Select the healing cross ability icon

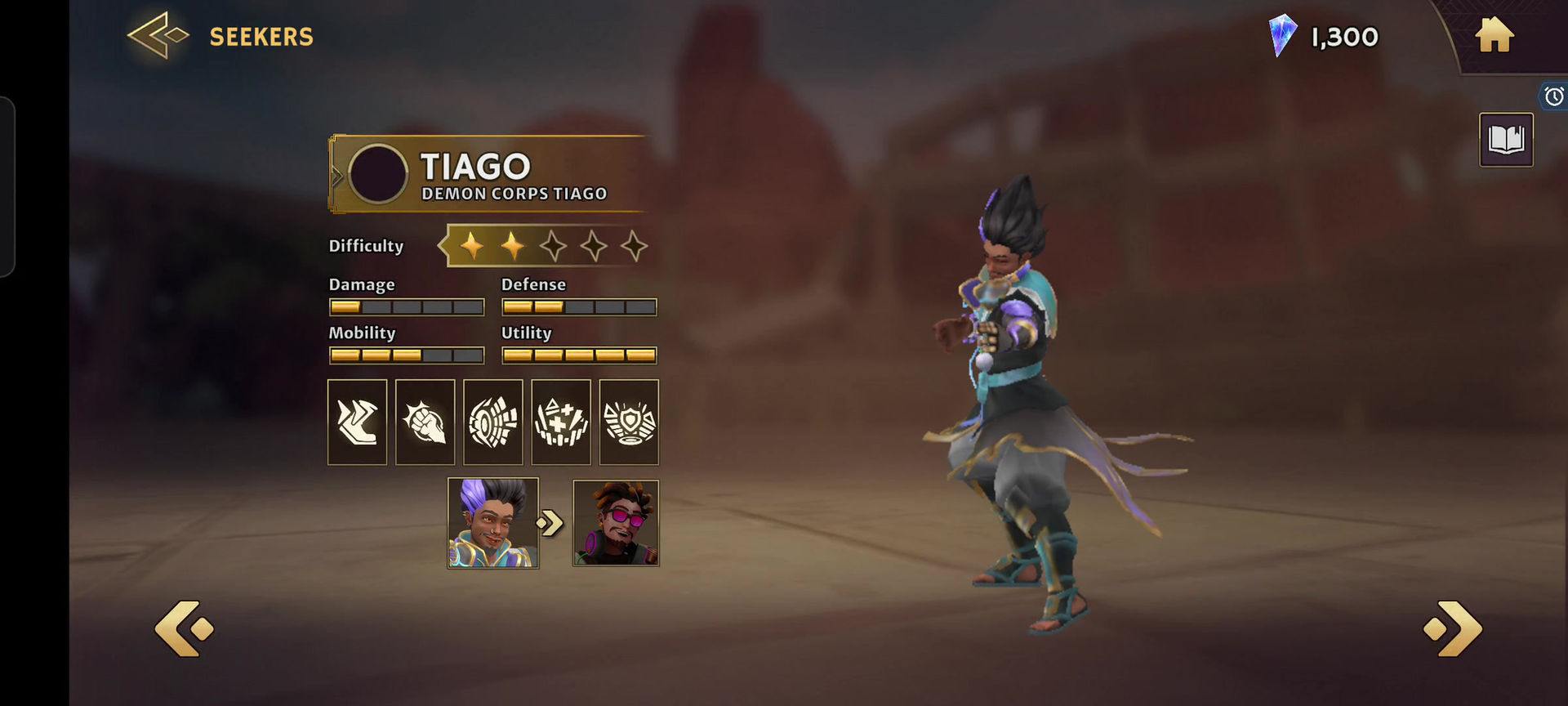561,422
